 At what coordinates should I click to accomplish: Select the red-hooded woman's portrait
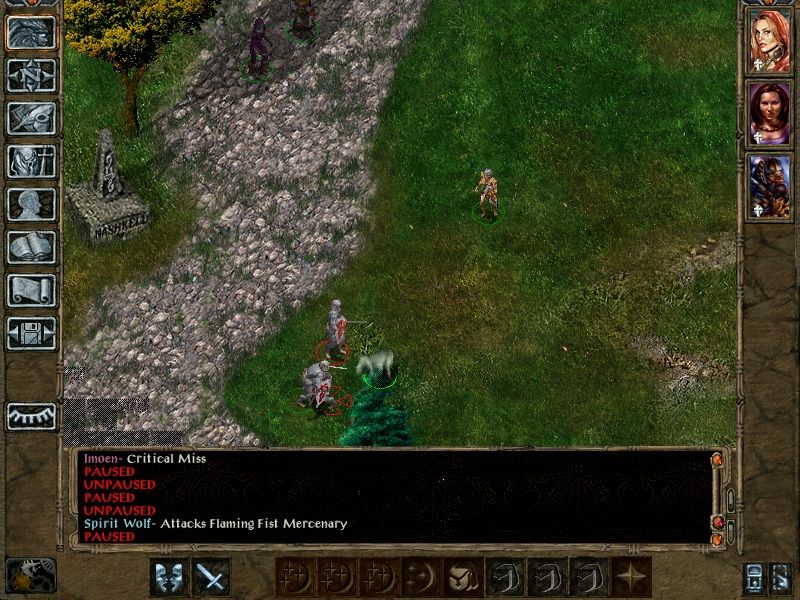click(769, 40)
